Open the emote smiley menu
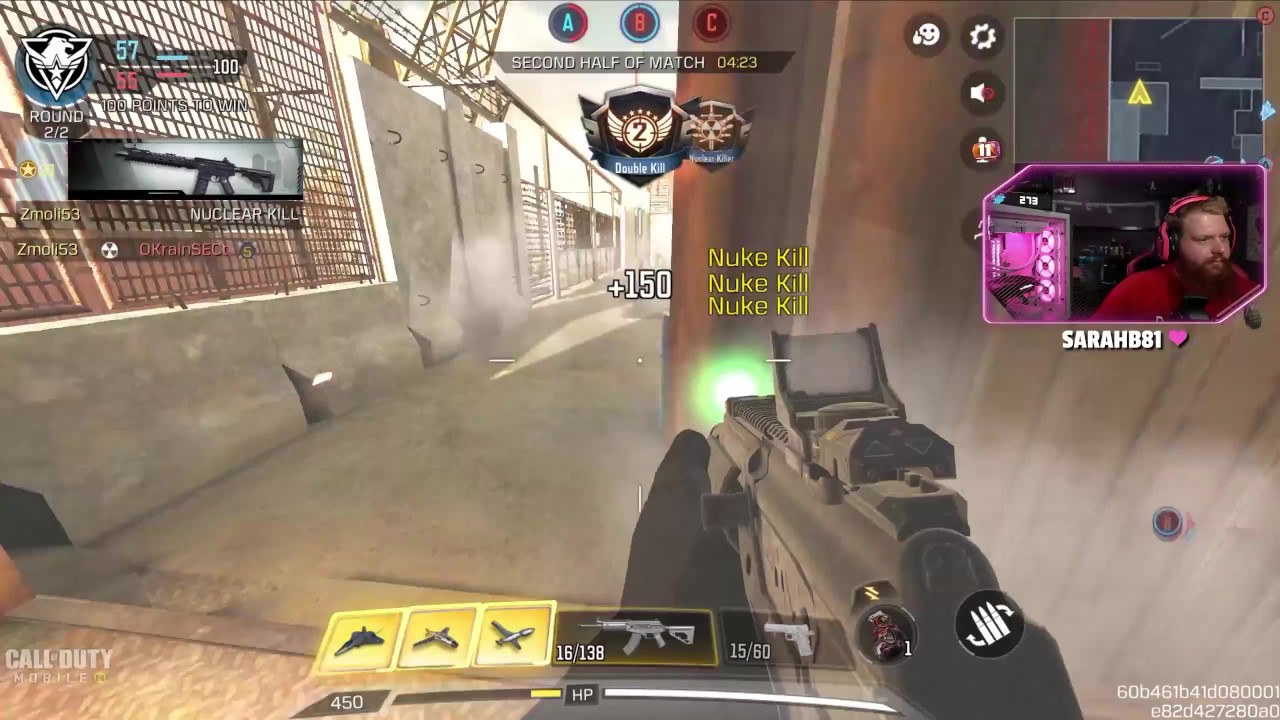This screenshot has height=720, width=1280. click(926, 37)
